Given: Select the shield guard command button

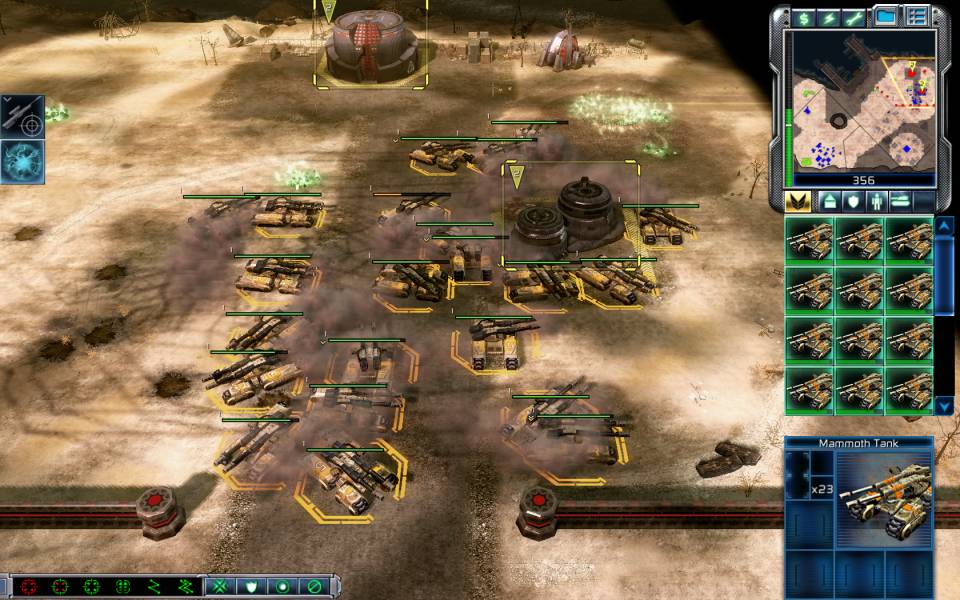Looking at the screenshot, I should (x=252, y=586).
